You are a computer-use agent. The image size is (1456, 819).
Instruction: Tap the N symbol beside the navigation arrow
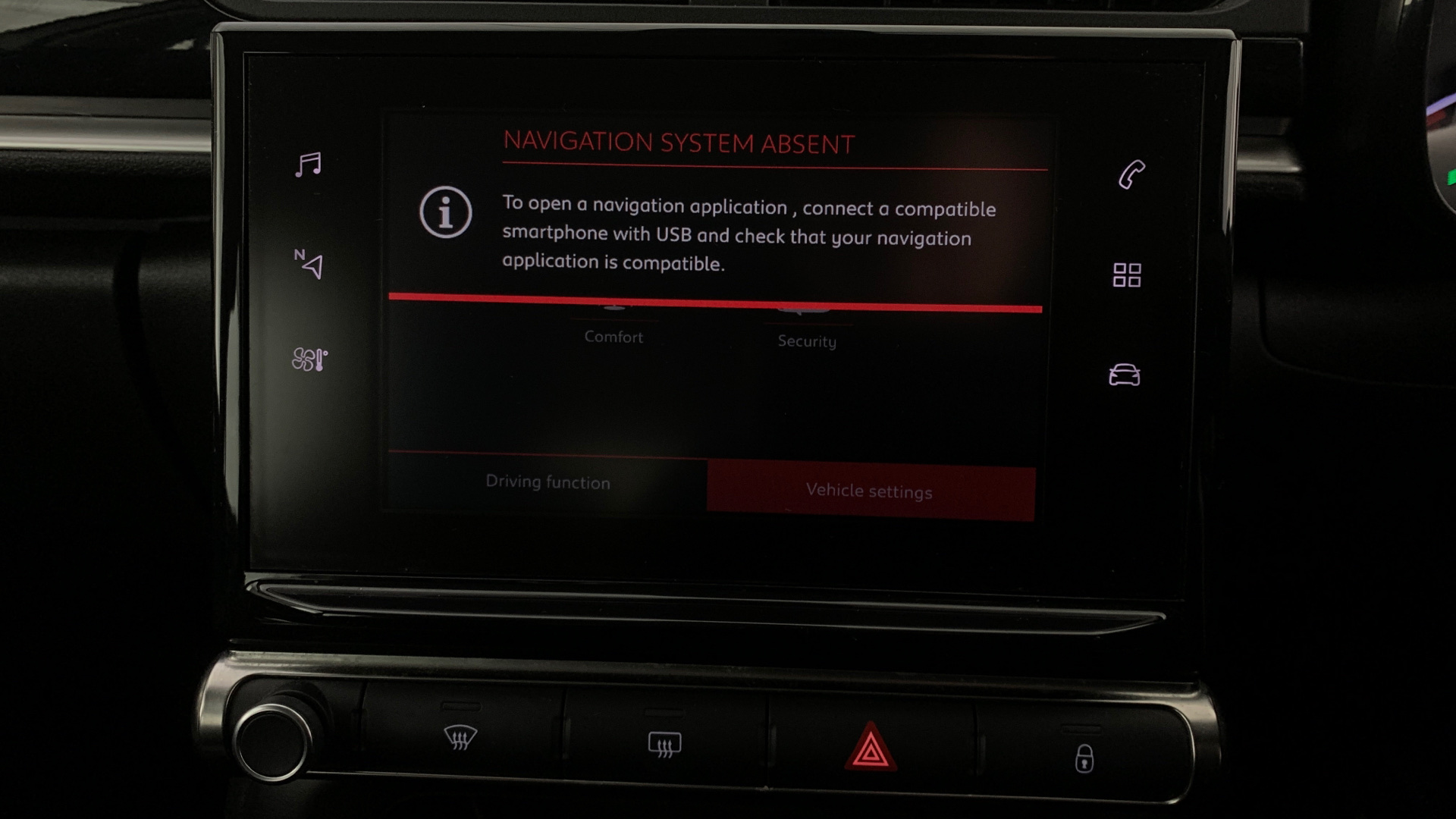300,256
